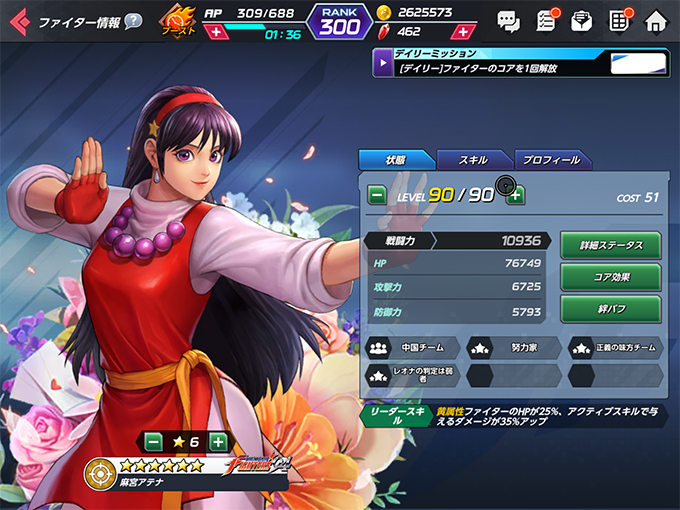Switch to the 状態 tab

click(396, 160)
